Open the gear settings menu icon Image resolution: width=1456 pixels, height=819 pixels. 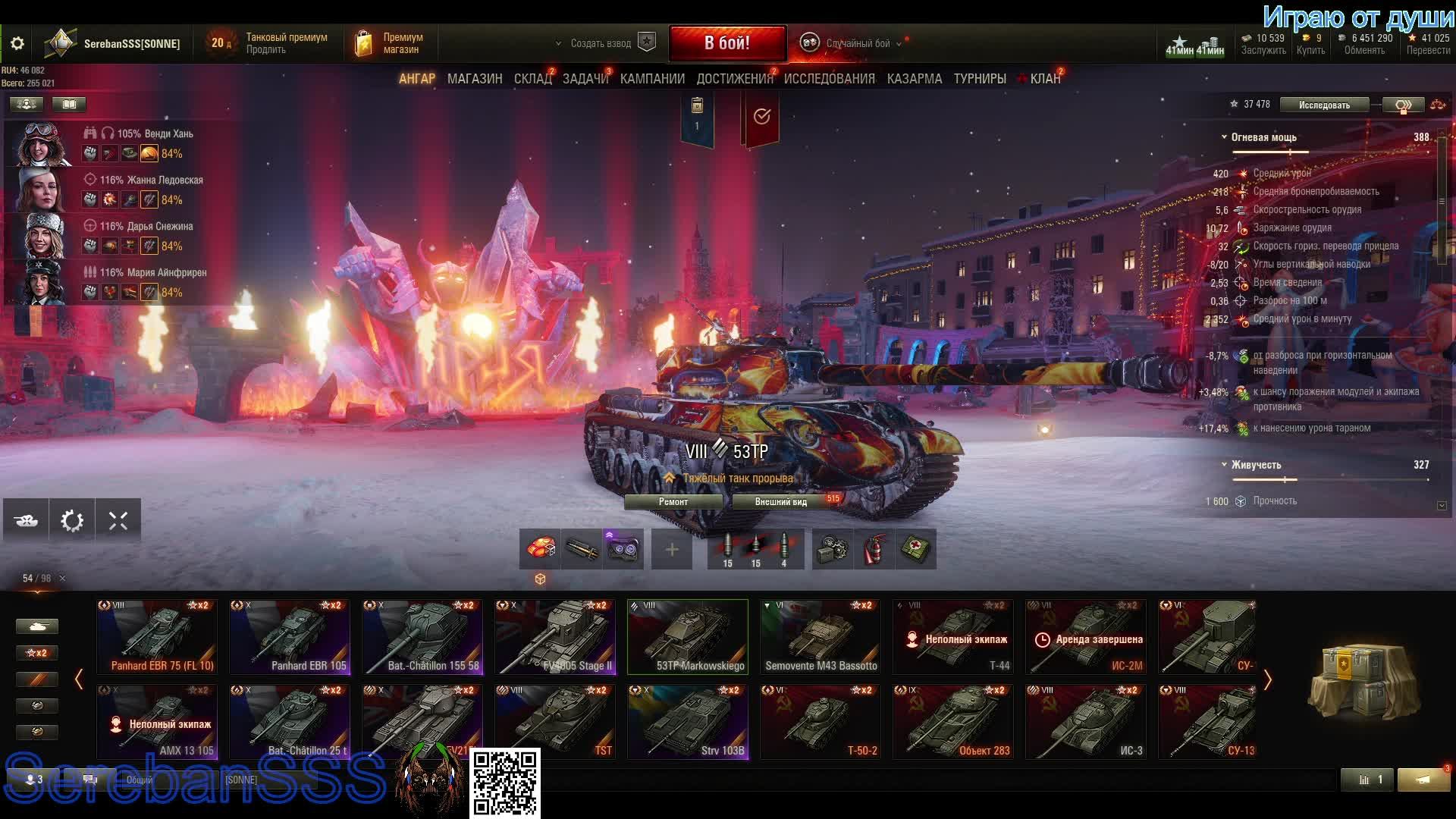coord(17,44)
